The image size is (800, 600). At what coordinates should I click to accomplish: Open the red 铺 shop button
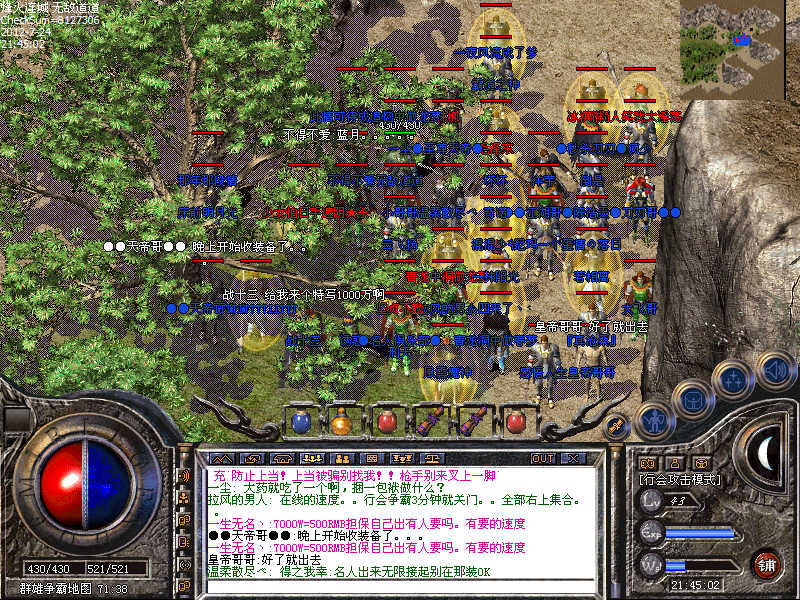(x=767, y=564)
